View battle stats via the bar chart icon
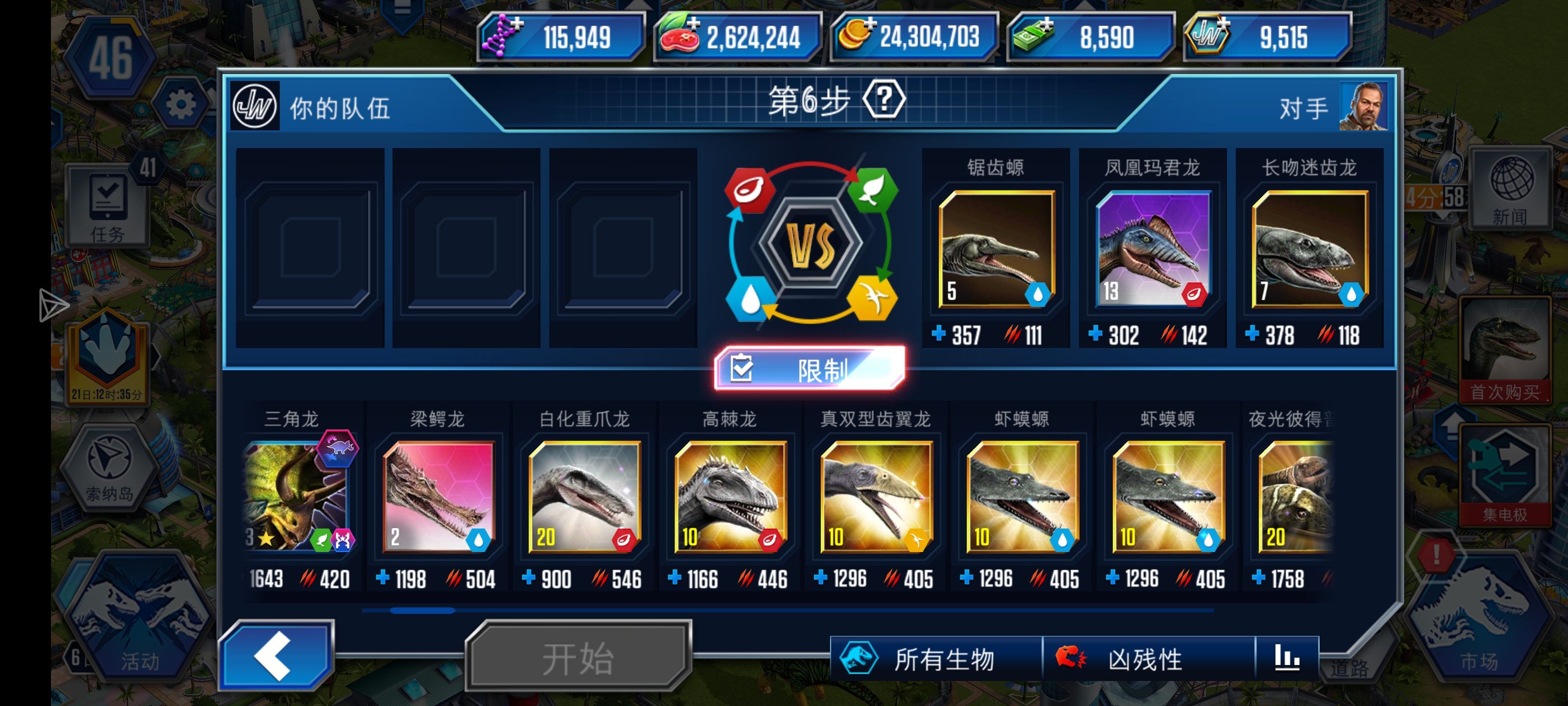This screenshot has width=1568, height=706. tap(1287, 658)
